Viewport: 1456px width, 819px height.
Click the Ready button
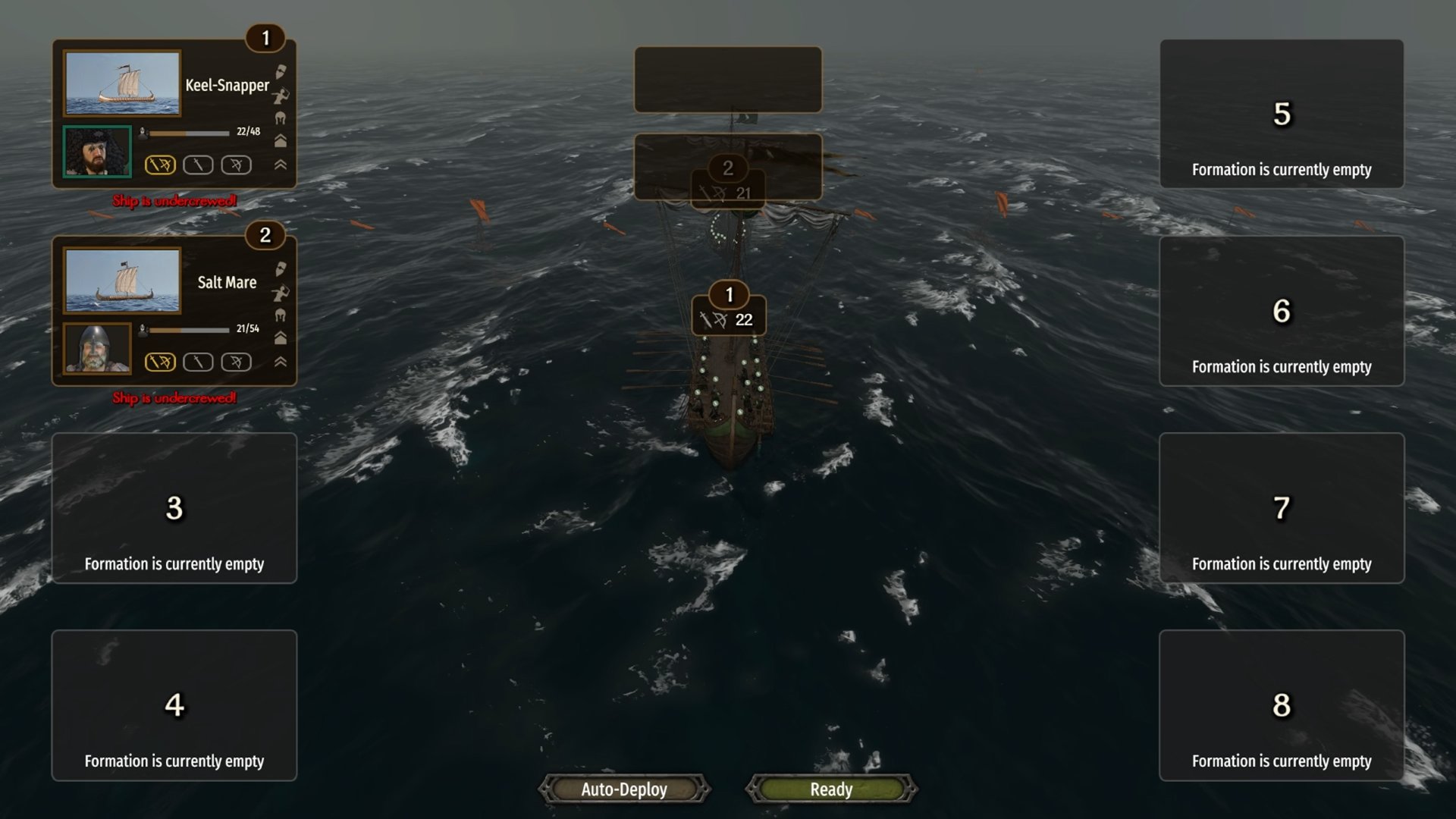click(x=831, y=789)
